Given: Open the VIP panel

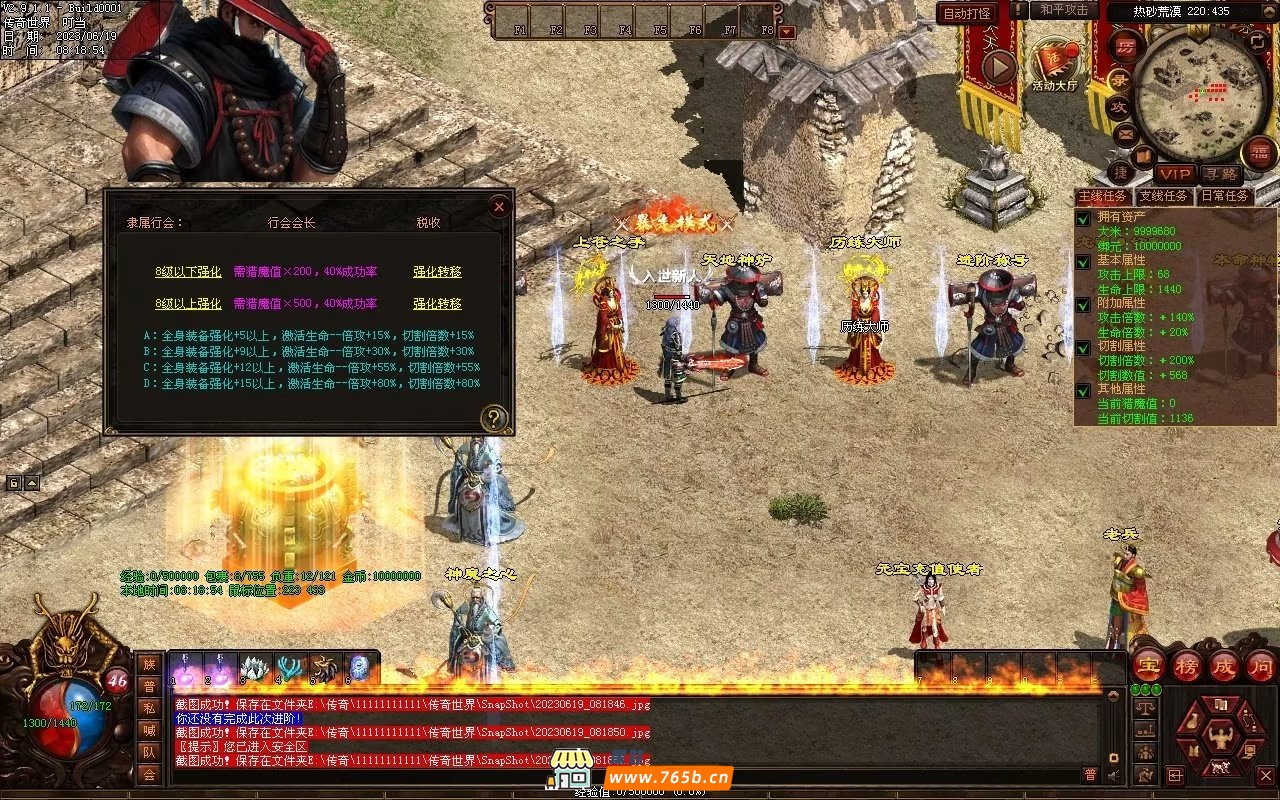Looking at the screenshot, I should click(1175, 174).
